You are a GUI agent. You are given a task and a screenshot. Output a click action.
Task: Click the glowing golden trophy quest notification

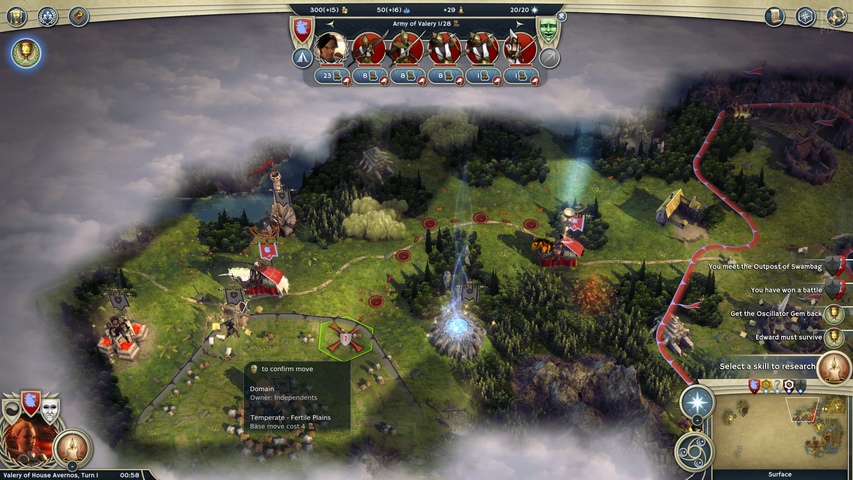click(26, 54)
